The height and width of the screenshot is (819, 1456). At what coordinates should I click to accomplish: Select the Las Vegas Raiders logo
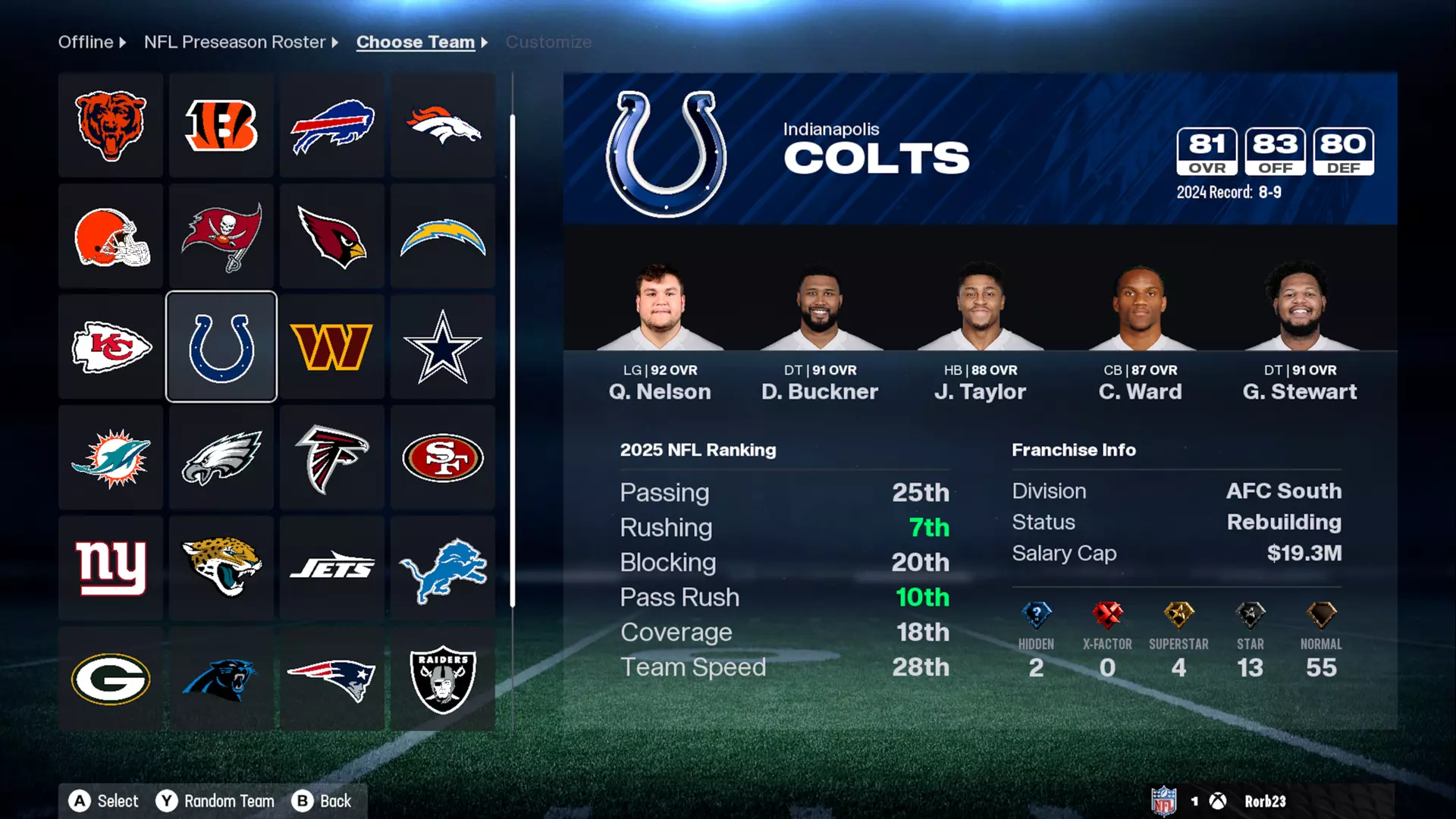pyautogui.click(x=442, y=677)
